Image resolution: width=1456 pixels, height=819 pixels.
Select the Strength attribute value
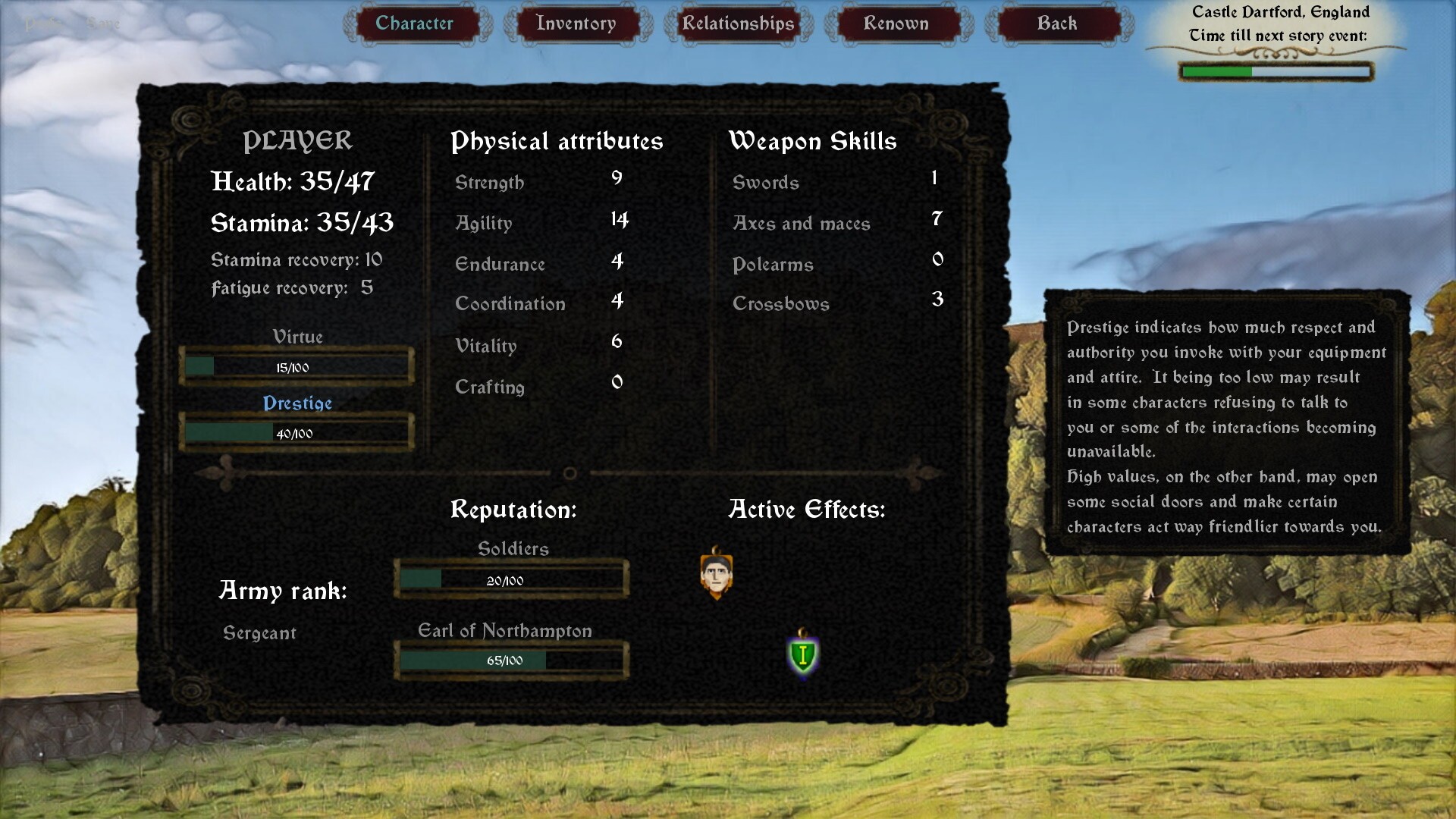617,180
